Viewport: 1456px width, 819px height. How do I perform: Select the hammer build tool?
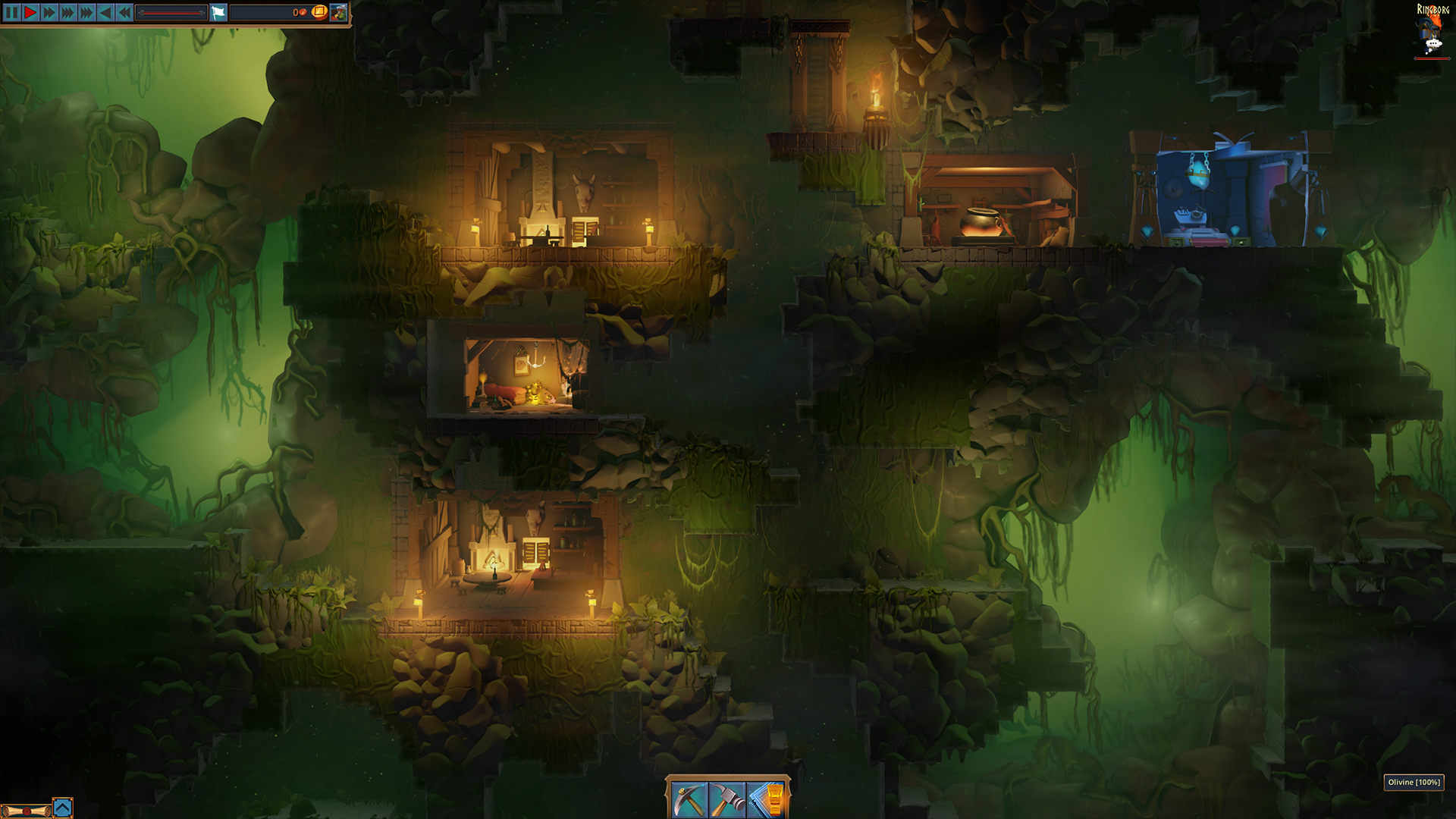click(728, 798)
